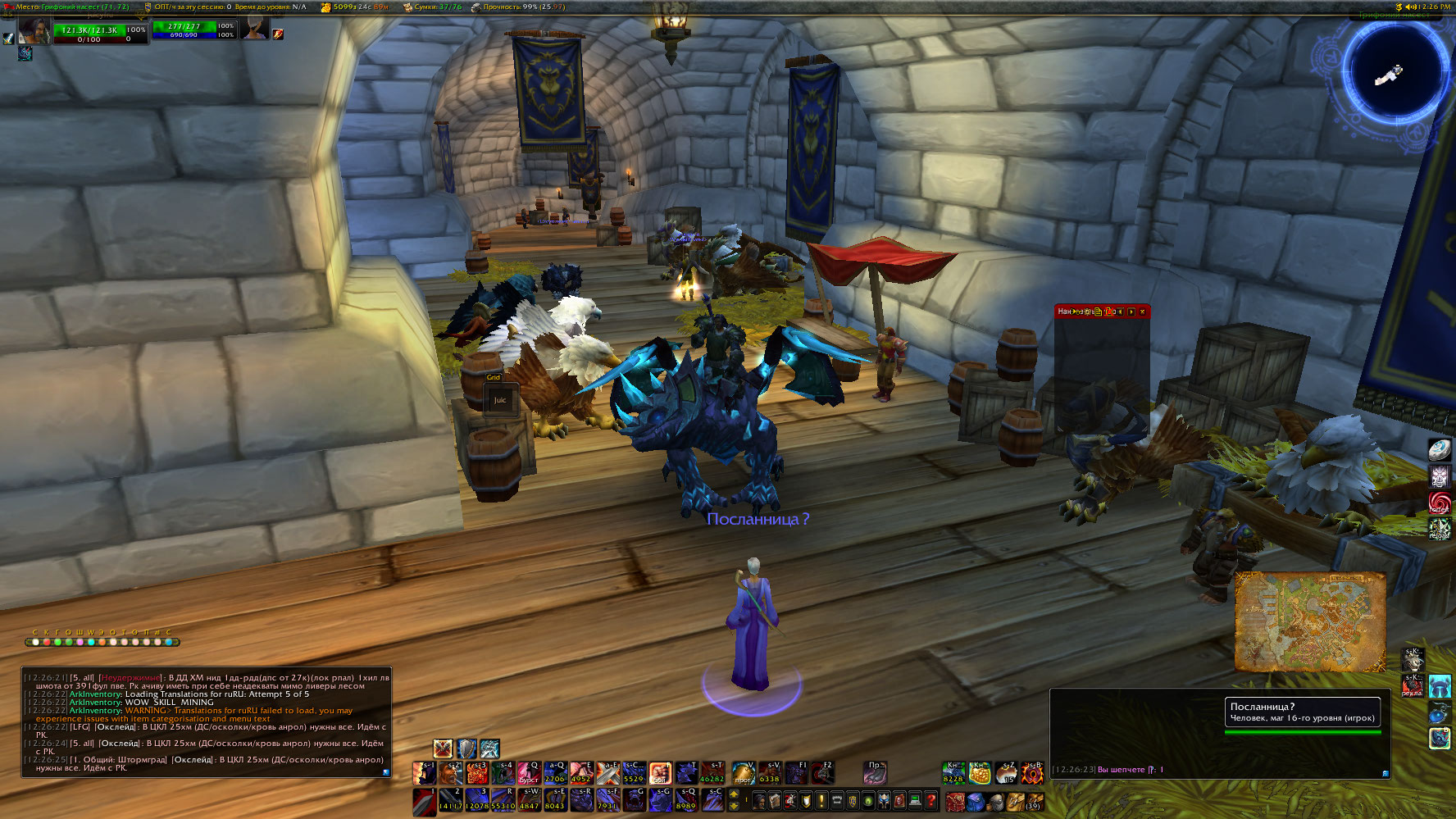Click the Stormwind city map thumbnail
Screen dimensions: 1456x819
(x=1309, y=621)
